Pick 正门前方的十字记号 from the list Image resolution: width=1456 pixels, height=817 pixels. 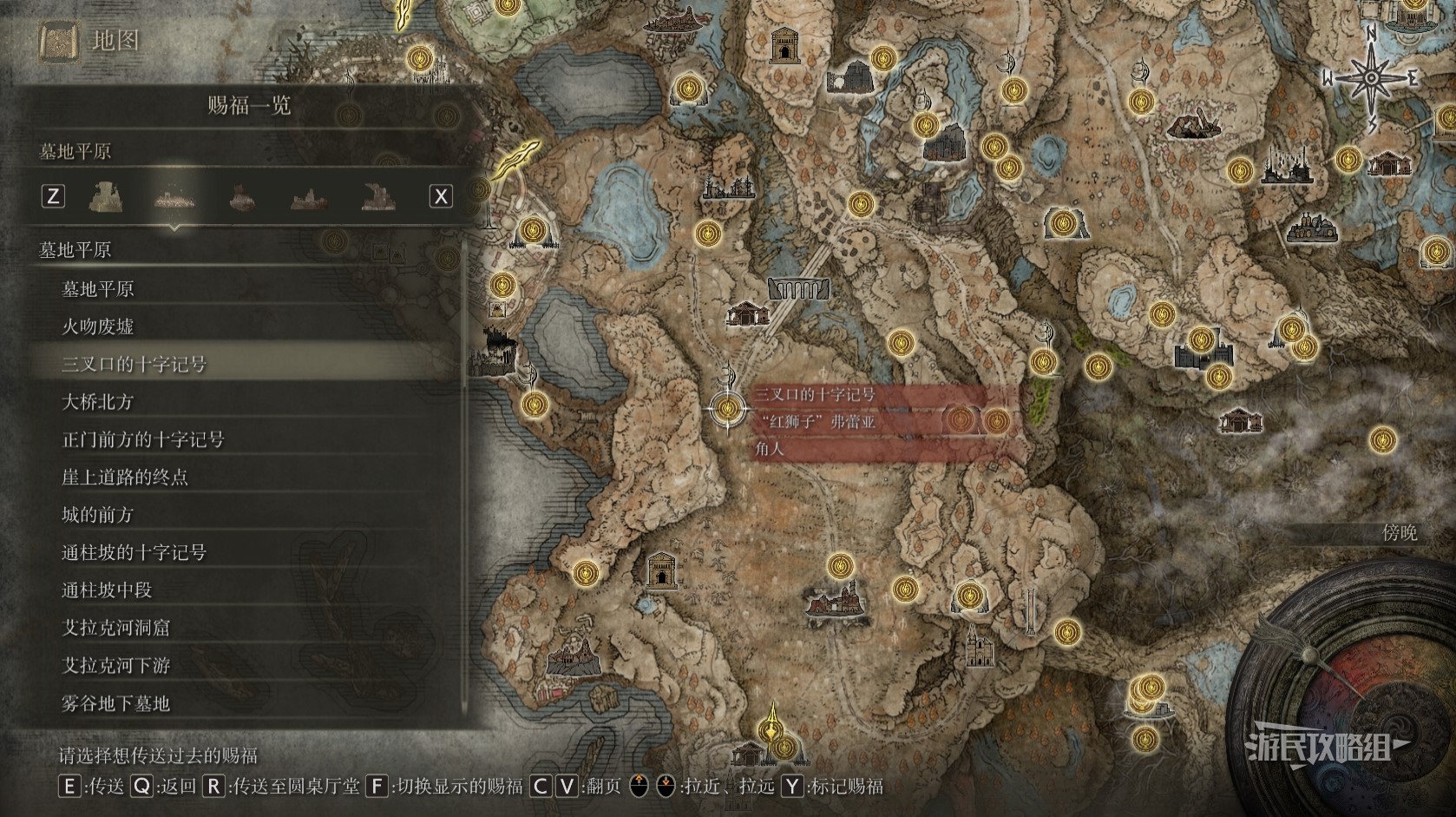(143, 439)
